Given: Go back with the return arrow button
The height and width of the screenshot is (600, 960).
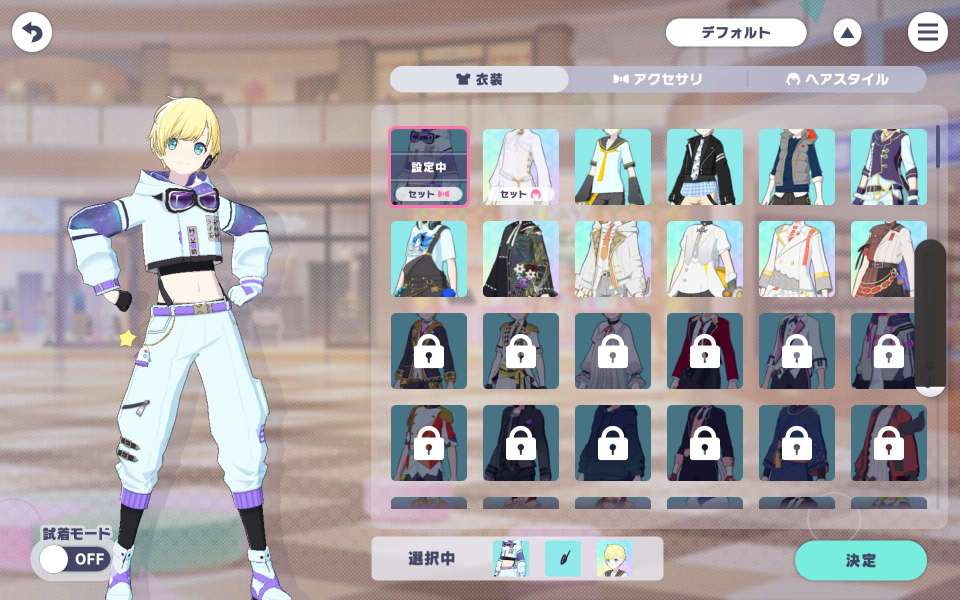Looking at the screenshot, I should tap(32, 33).
